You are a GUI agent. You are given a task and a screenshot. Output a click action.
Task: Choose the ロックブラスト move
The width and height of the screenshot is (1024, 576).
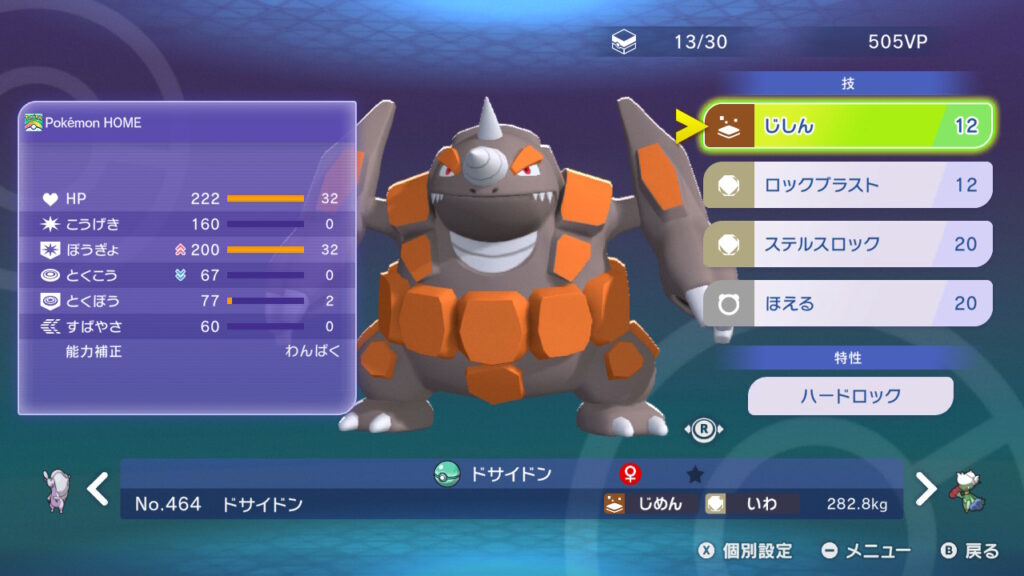(x=848, y=185)
